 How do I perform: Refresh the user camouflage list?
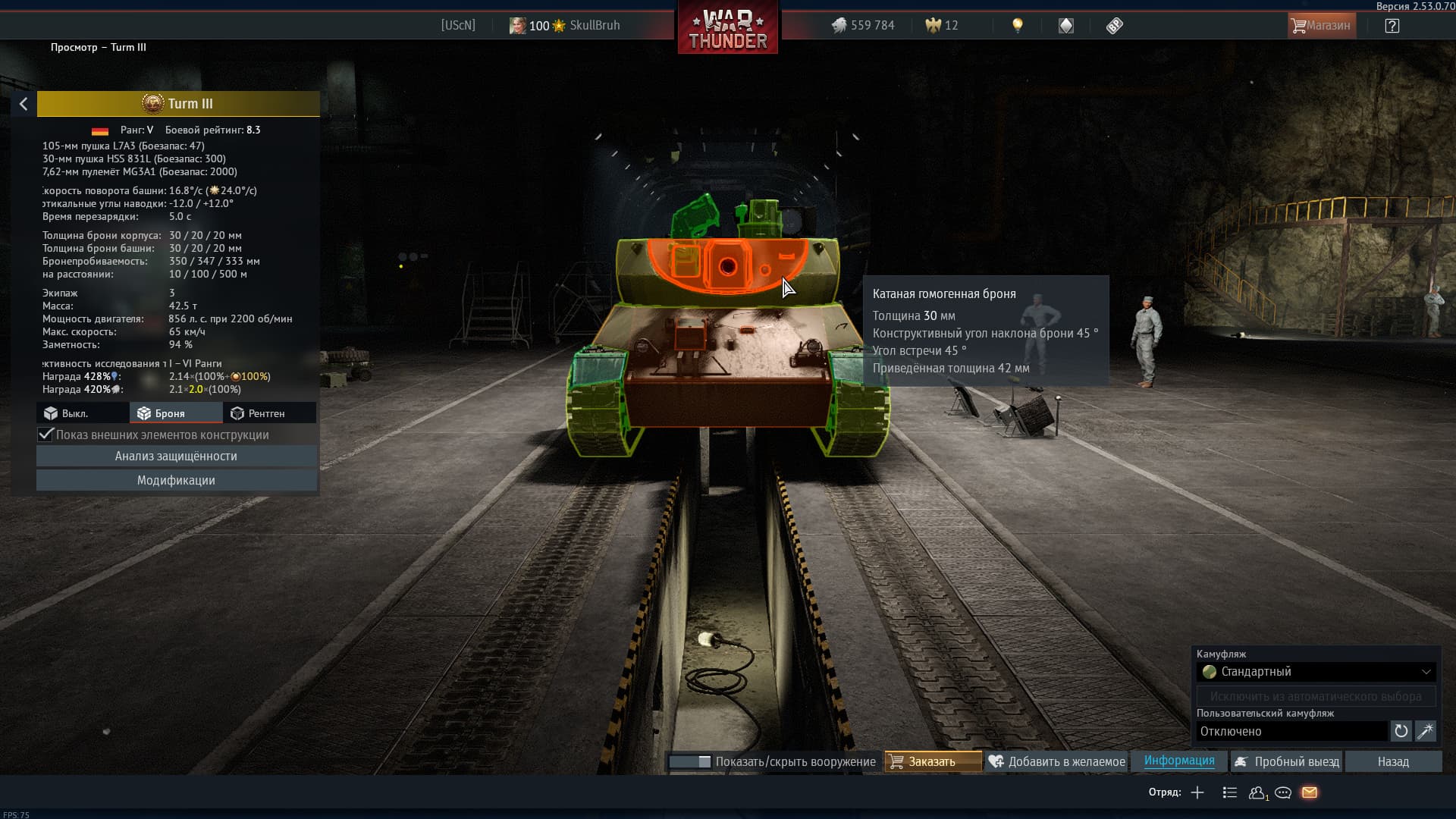click(x=1401, y=731)
